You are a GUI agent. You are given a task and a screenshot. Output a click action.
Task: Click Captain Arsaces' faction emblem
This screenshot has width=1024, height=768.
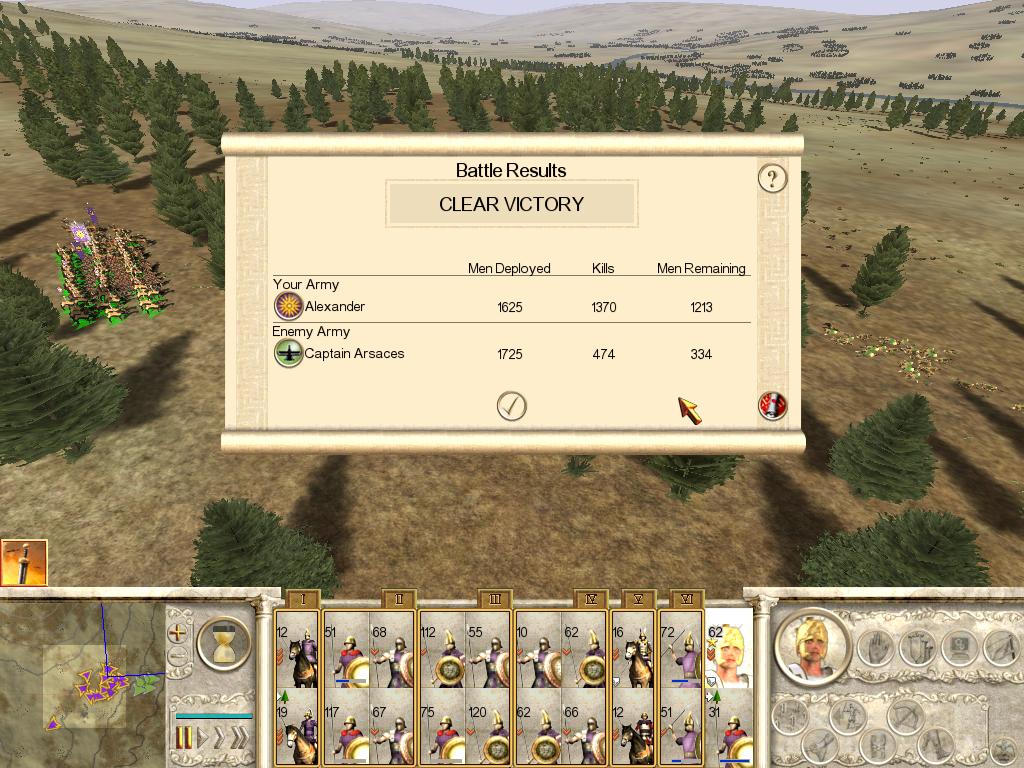(x=288, y=353)
